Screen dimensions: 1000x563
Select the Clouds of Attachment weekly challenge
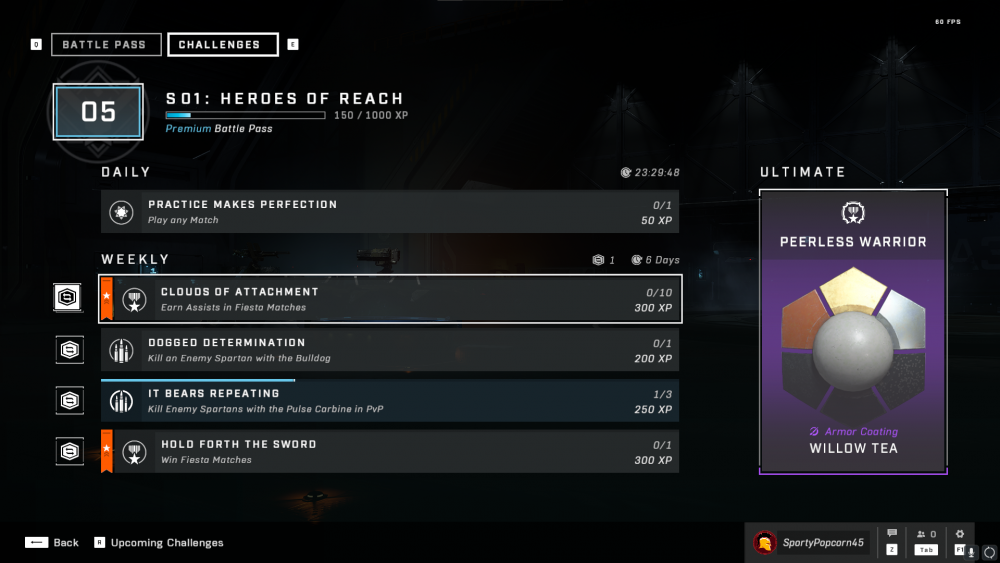[390, 299]
